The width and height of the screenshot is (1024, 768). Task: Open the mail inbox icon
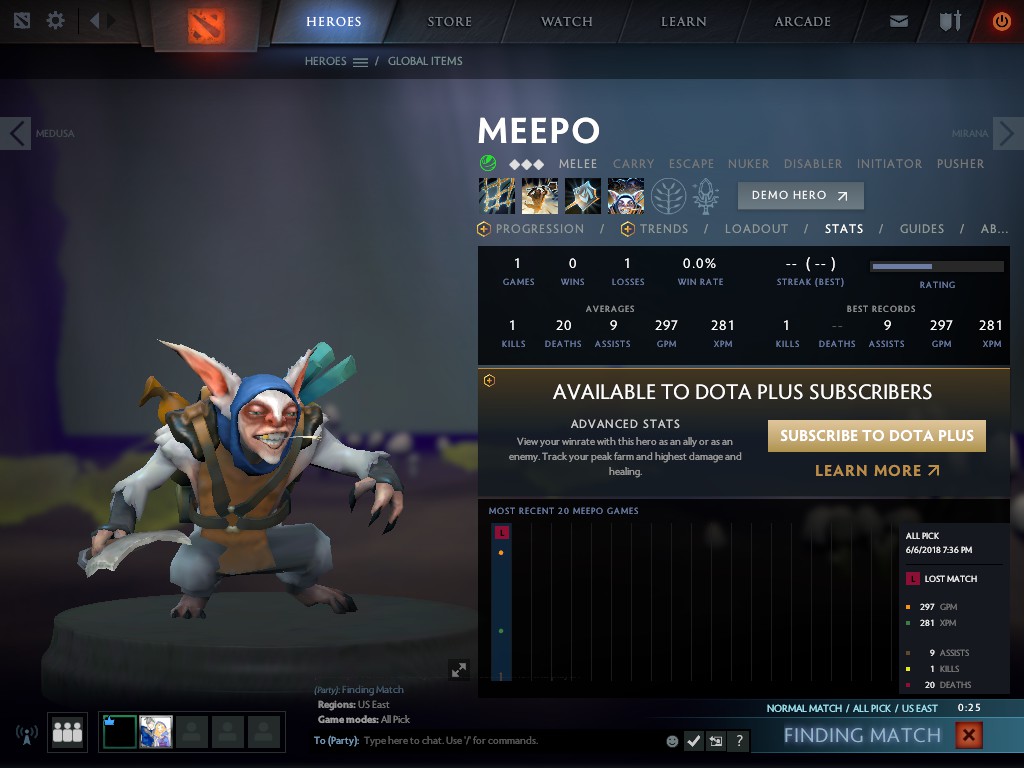[899, 21]
